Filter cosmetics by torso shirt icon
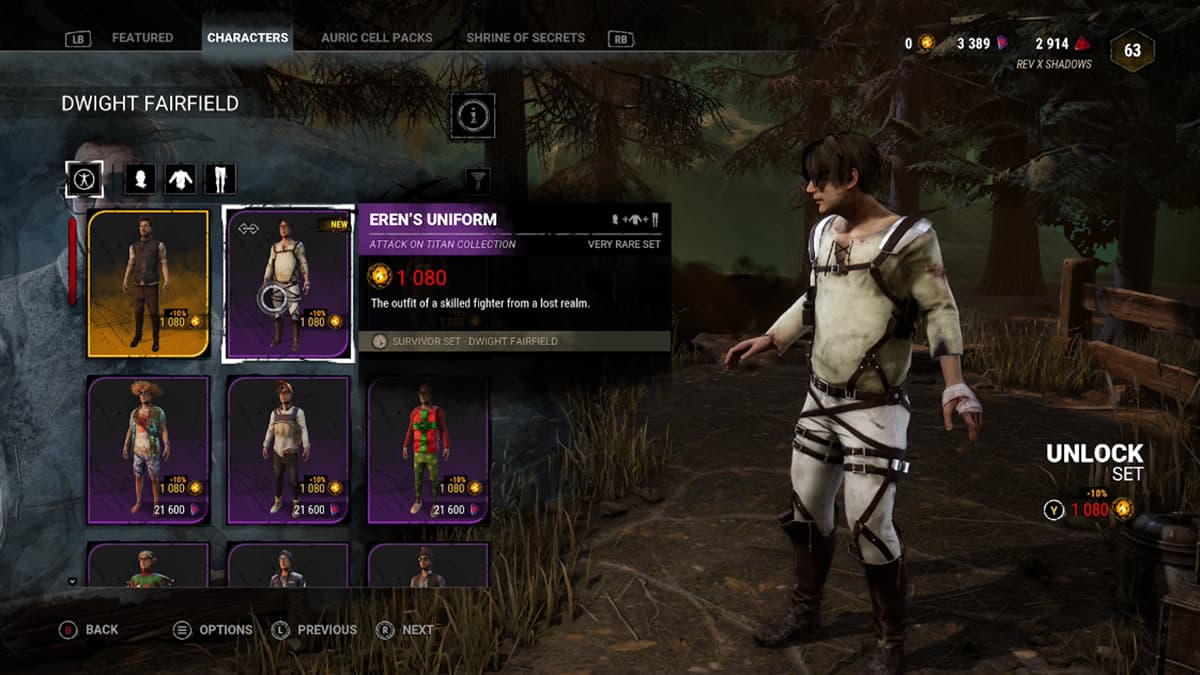The height and width of the screenshot is (675, 1200). click(180, 180)
